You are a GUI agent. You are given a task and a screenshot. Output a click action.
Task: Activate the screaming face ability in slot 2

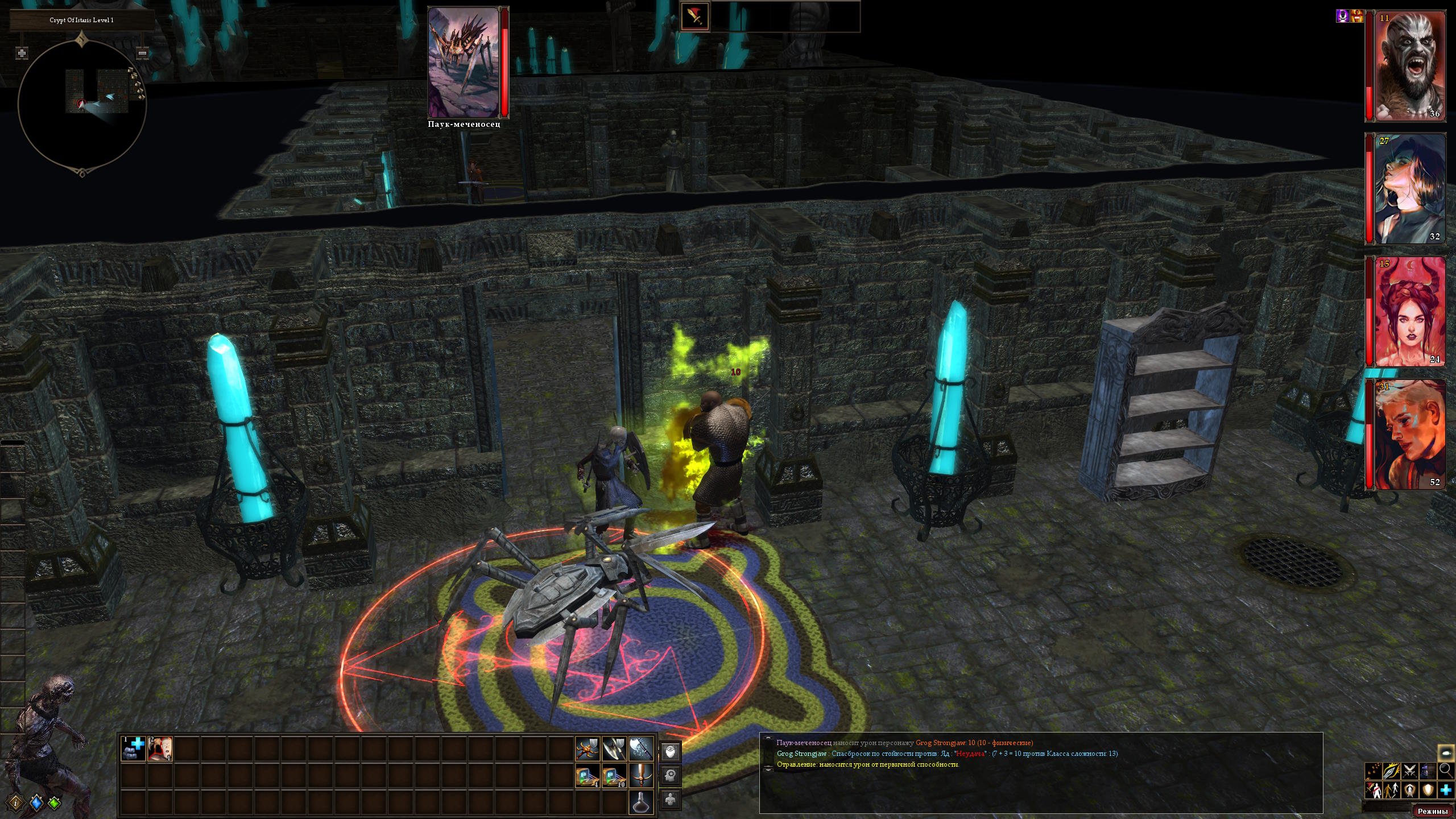[160, 748]
